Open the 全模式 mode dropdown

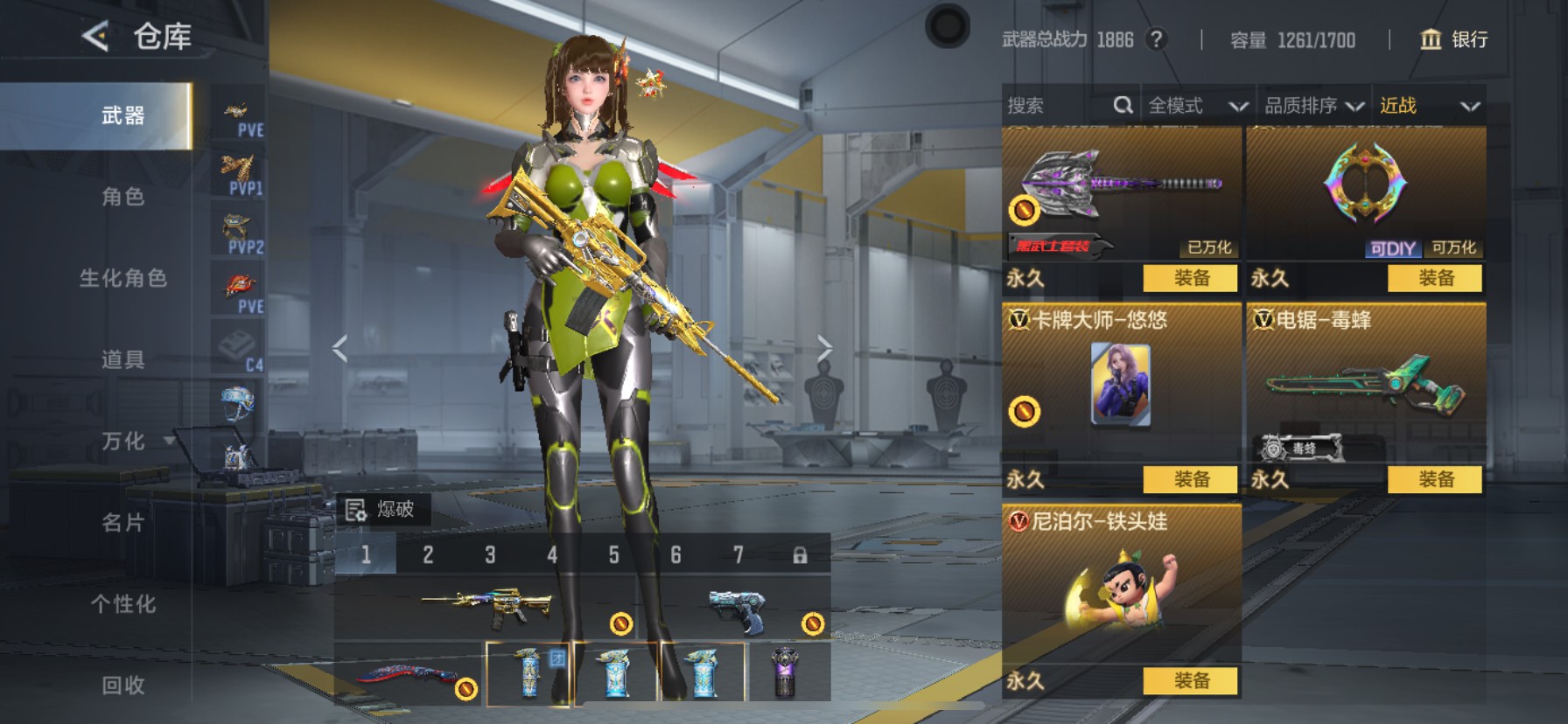1196,106
